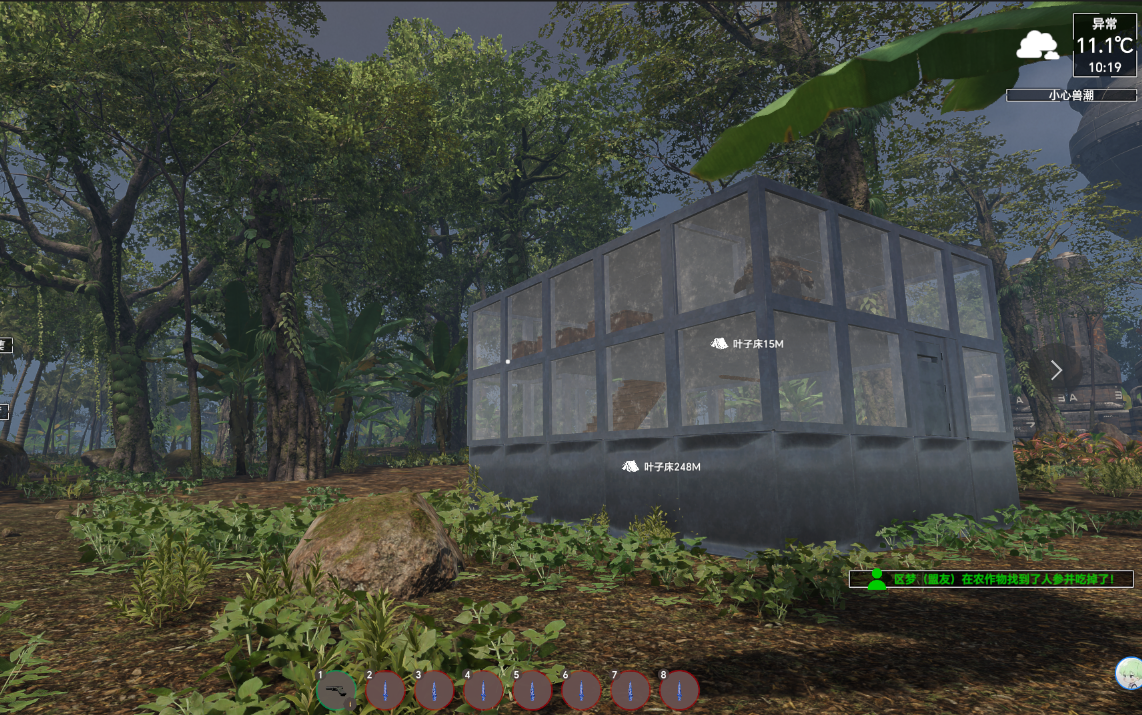1142x715 pixels.
Task: Select hotbar slot 4
Action: (483, 690)
